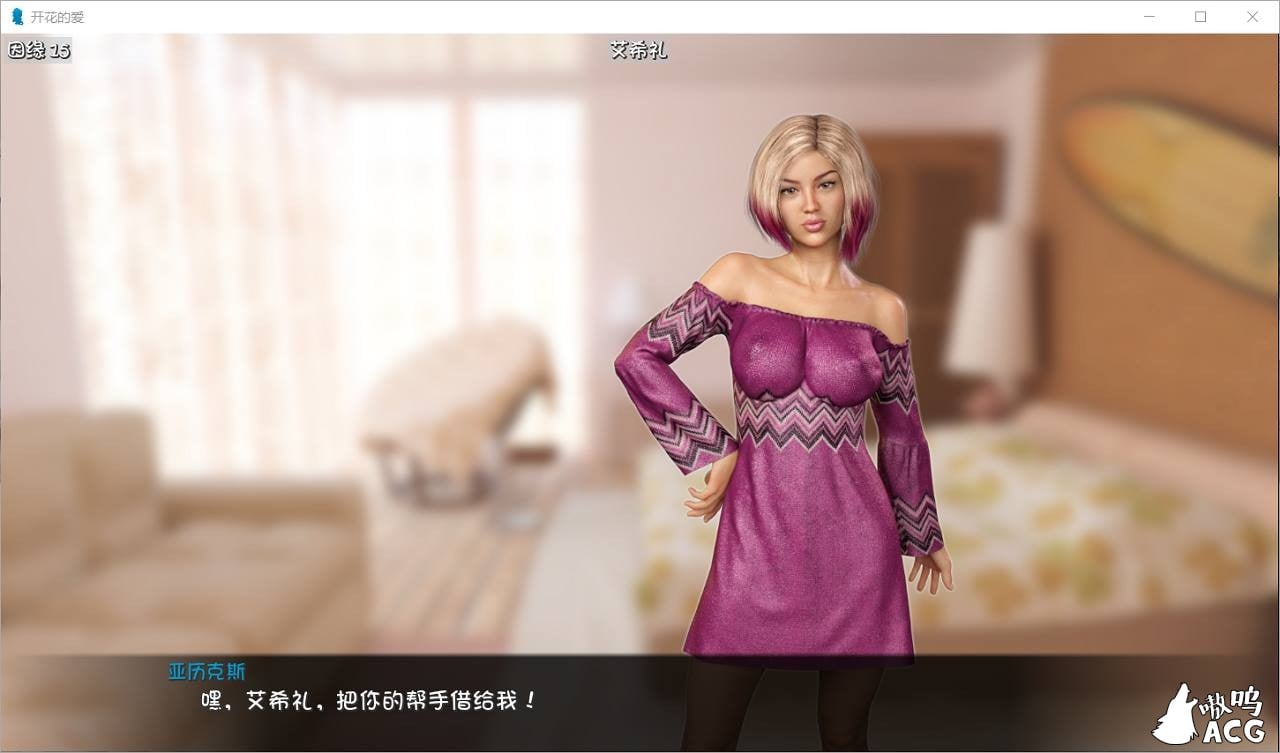Minimize the game window
This screenshot has width=1280, height=753.
coord(1148,16)
